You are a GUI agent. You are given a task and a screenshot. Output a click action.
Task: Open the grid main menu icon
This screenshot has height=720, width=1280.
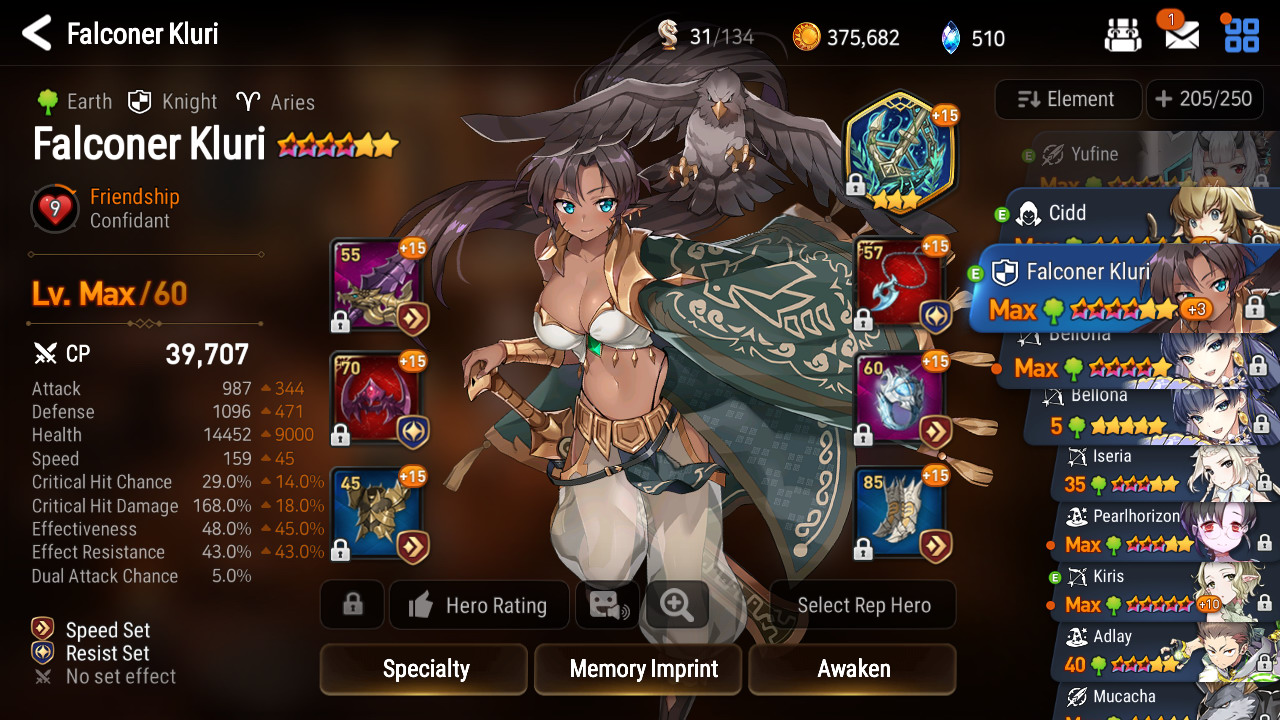[1241, 35]
